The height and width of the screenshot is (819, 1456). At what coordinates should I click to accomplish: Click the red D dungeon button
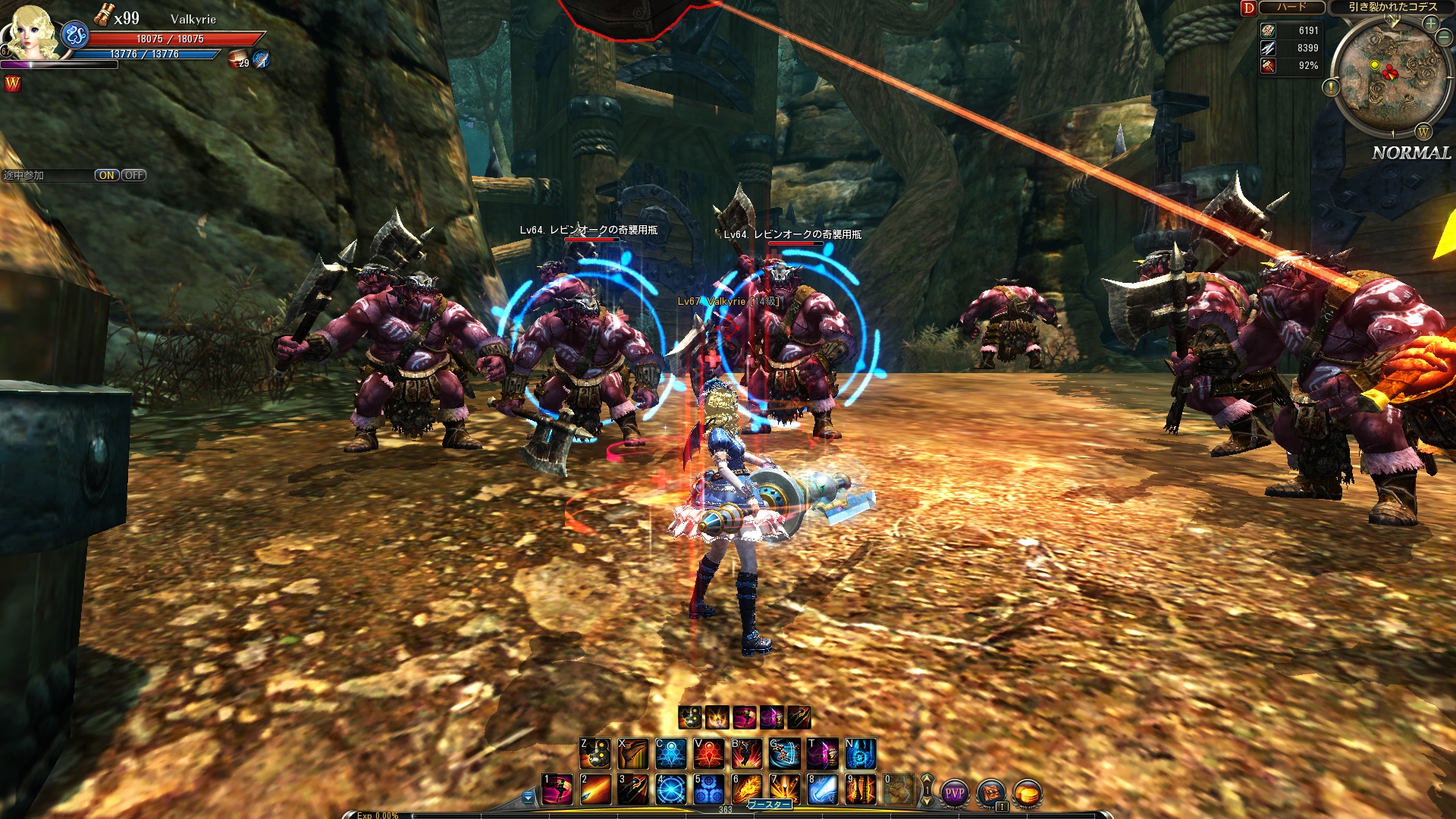click(x=1248, y=8)
